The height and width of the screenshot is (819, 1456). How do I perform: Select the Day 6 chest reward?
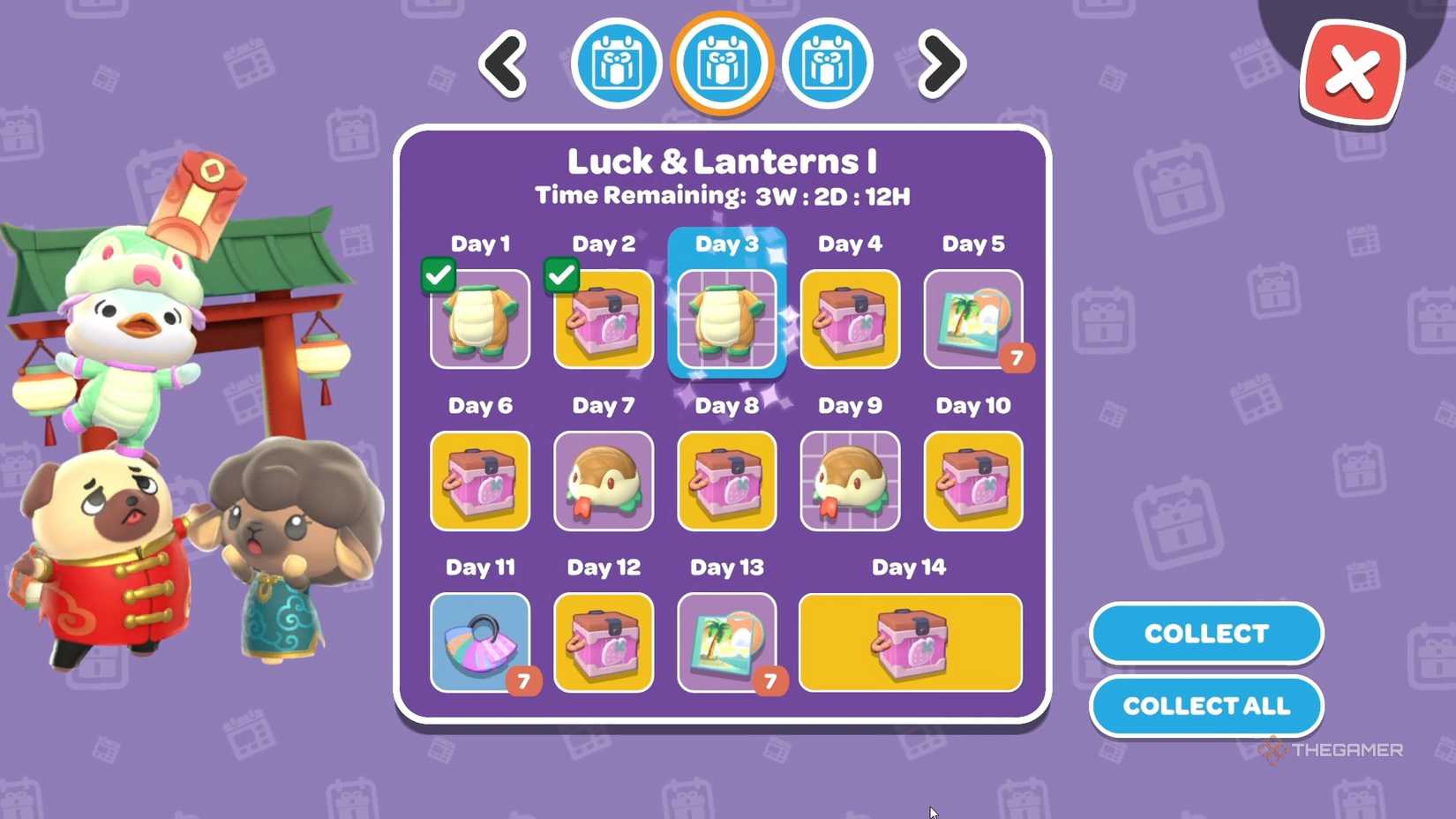pos(480,482)
